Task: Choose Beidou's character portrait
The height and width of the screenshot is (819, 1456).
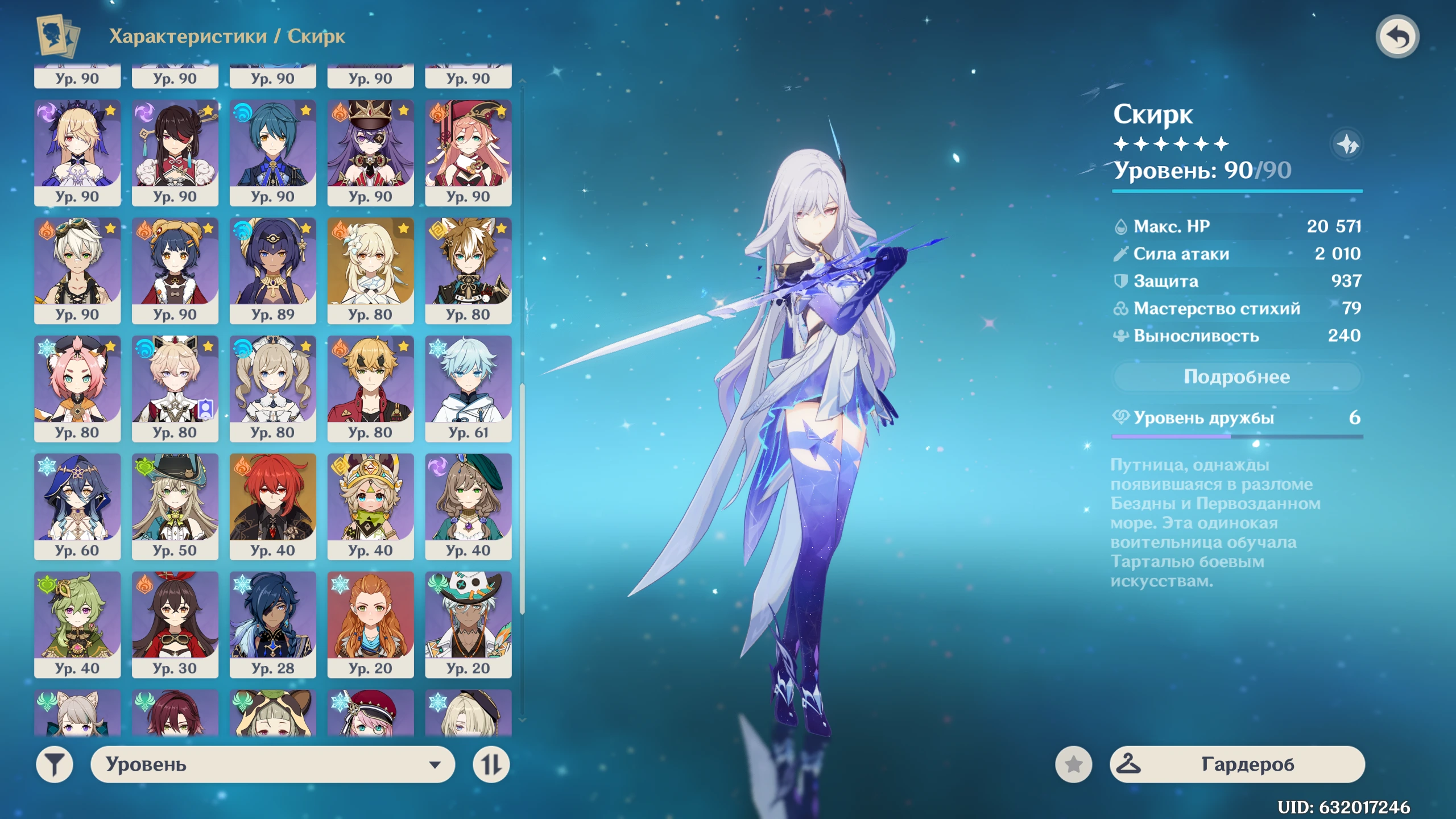Action: (x=175, y=151)
